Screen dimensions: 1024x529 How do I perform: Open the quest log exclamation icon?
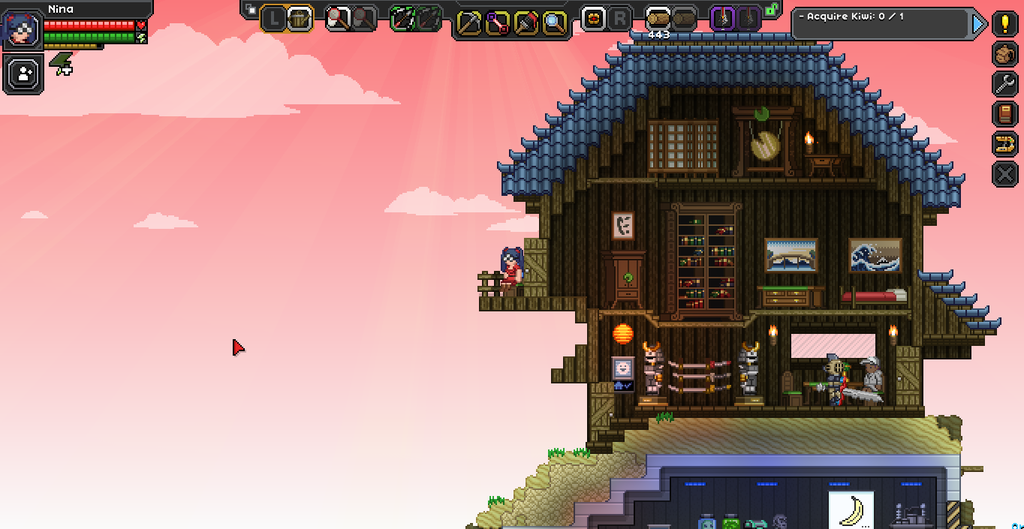click(x=1005, y=24)
